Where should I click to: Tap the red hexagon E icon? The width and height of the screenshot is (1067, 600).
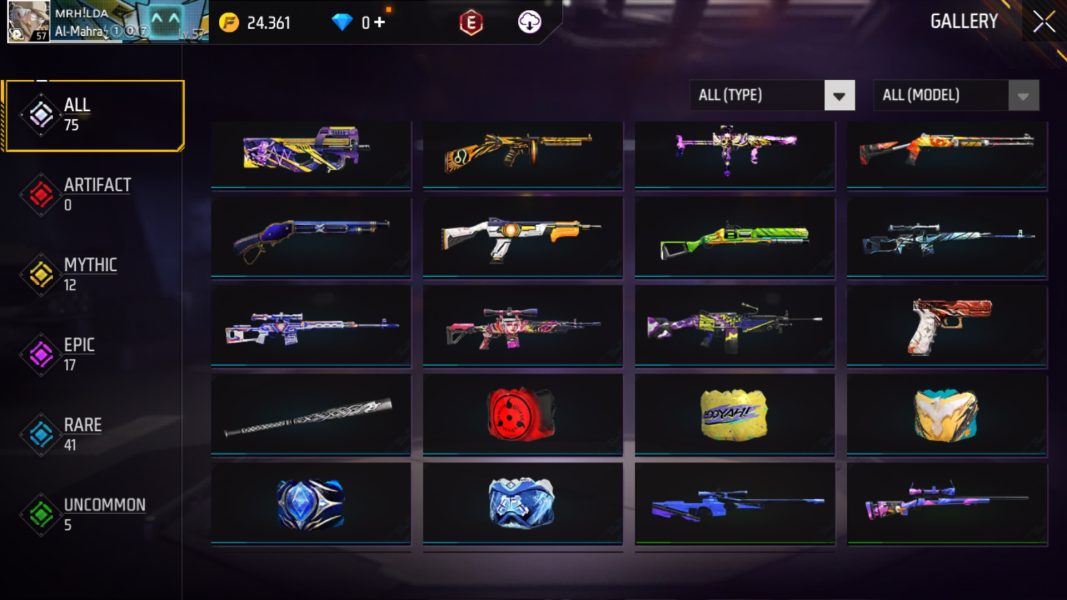pyautogui.click(x=471, y=22)
